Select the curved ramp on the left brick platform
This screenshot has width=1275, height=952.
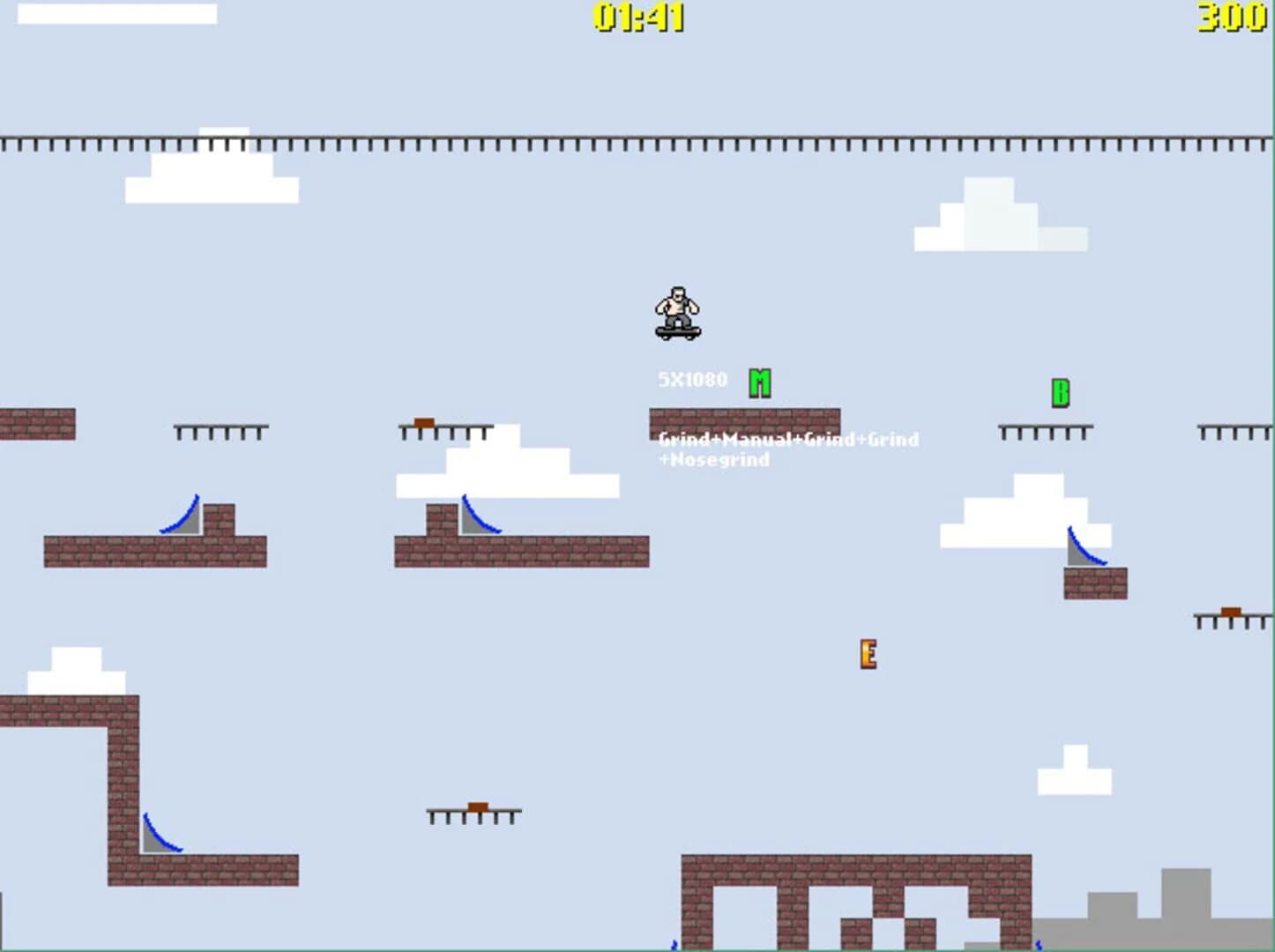pos(181,516)
